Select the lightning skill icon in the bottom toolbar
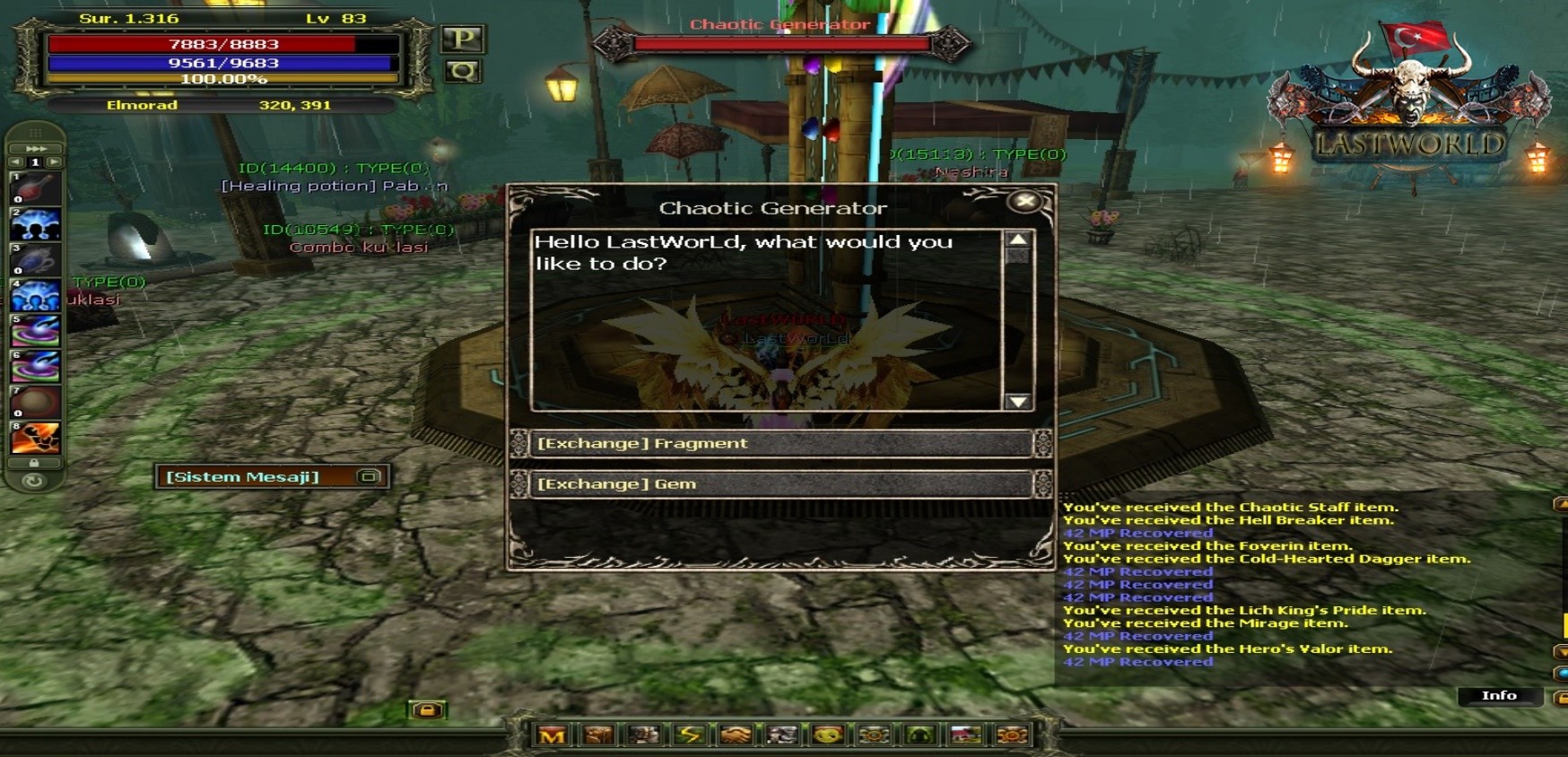 [689, 734]
